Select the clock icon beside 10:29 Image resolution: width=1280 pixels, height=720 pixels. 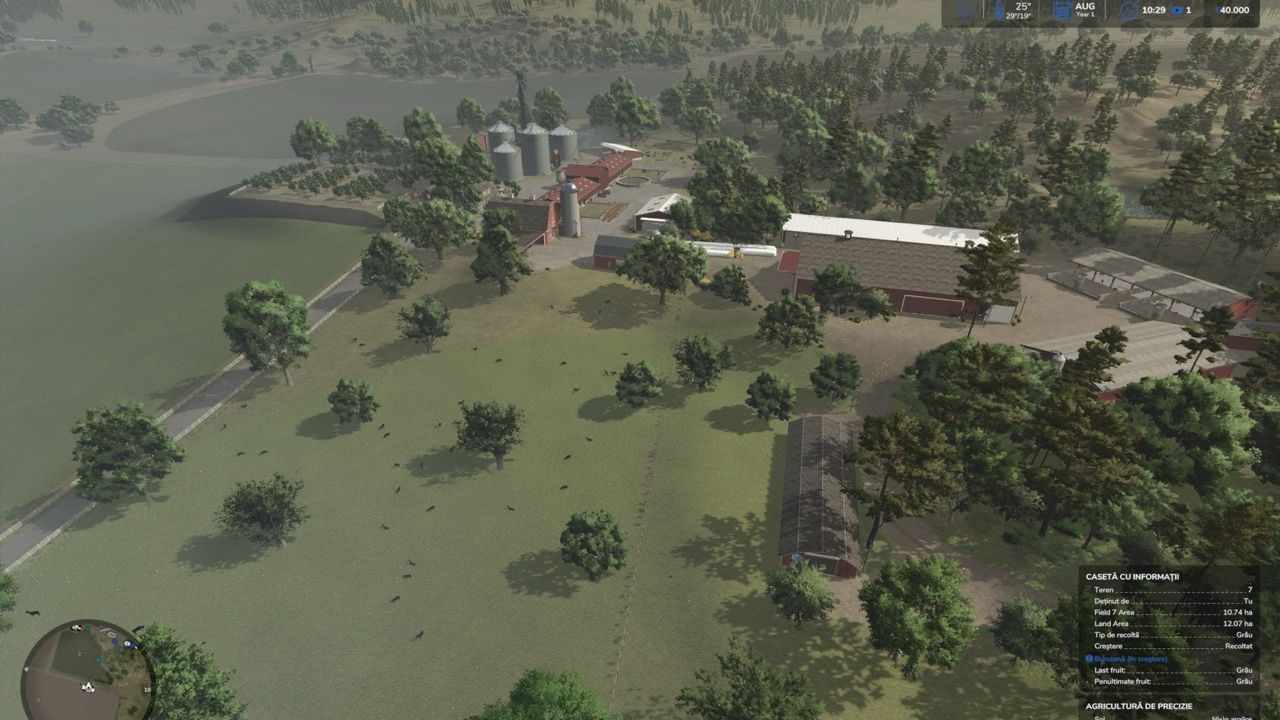(1129, 10)
